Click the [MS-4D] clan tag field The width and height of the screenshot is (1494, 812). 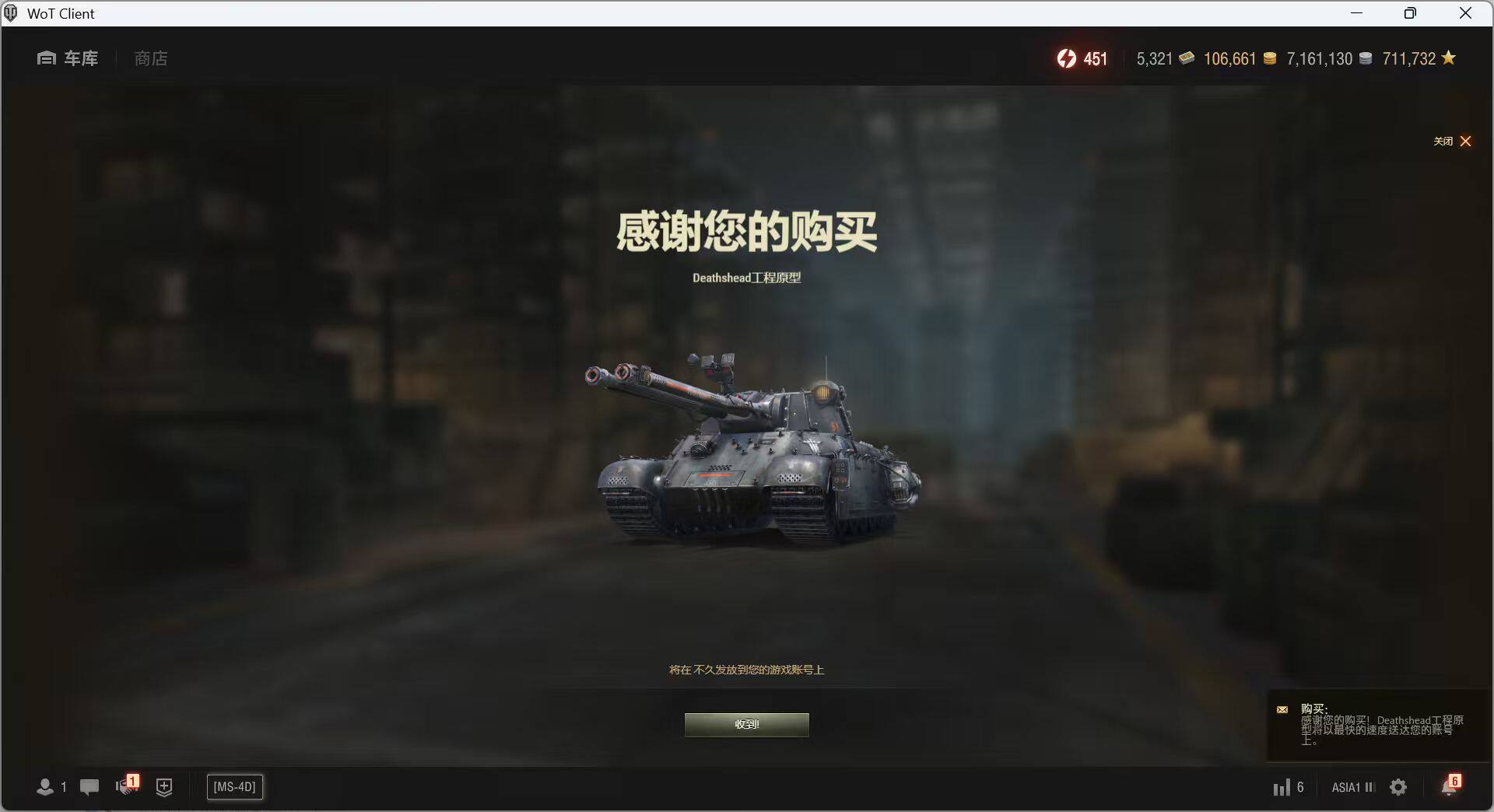point(234,786)
